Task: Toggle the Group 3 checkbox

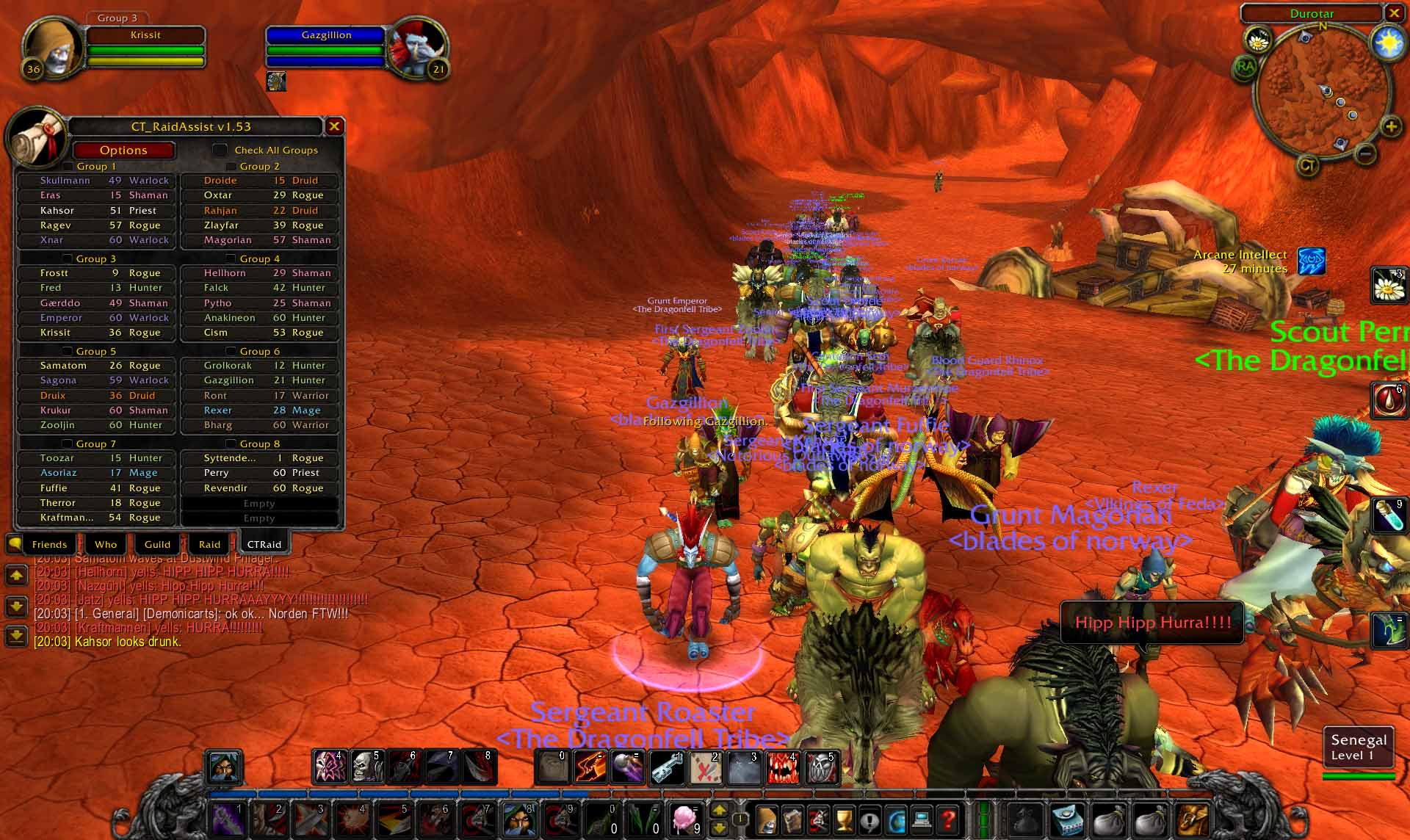Action: pos(68,258)
